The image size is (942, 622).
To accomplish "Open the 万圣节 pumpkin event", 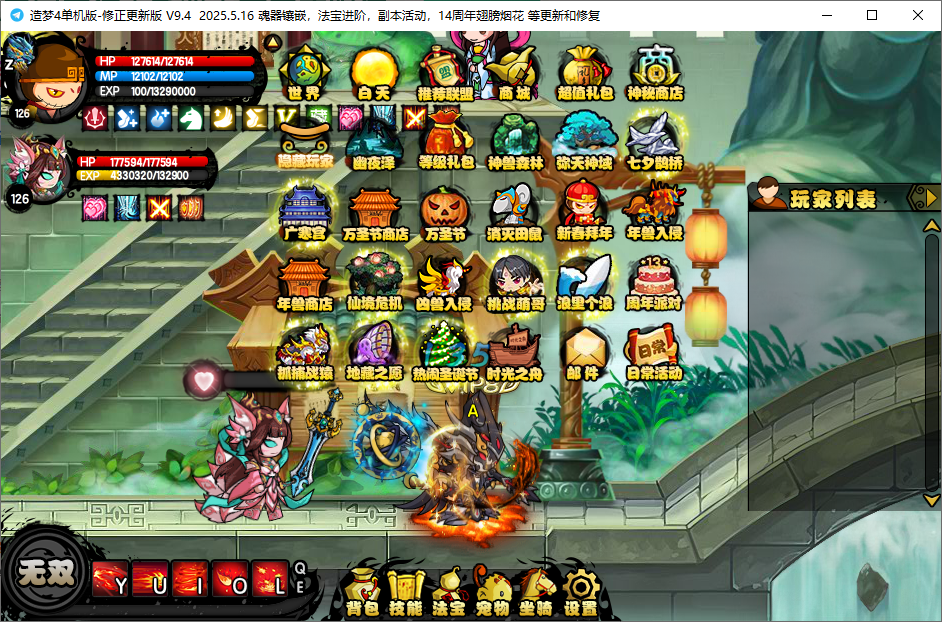I will (x=445, y=213).
